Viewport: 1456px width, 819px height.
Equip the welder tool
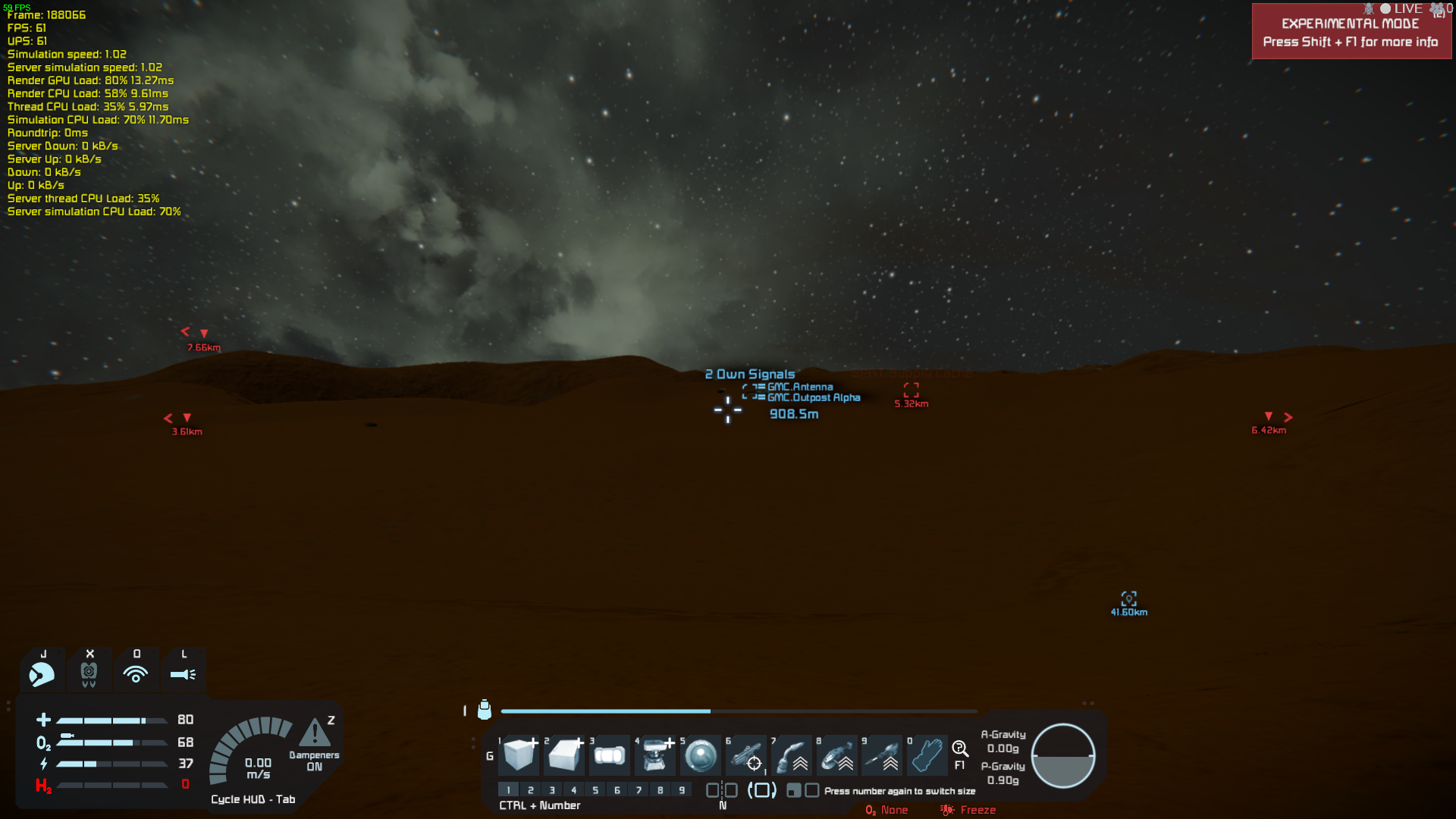pyautogui.click(x=792, y=755)
